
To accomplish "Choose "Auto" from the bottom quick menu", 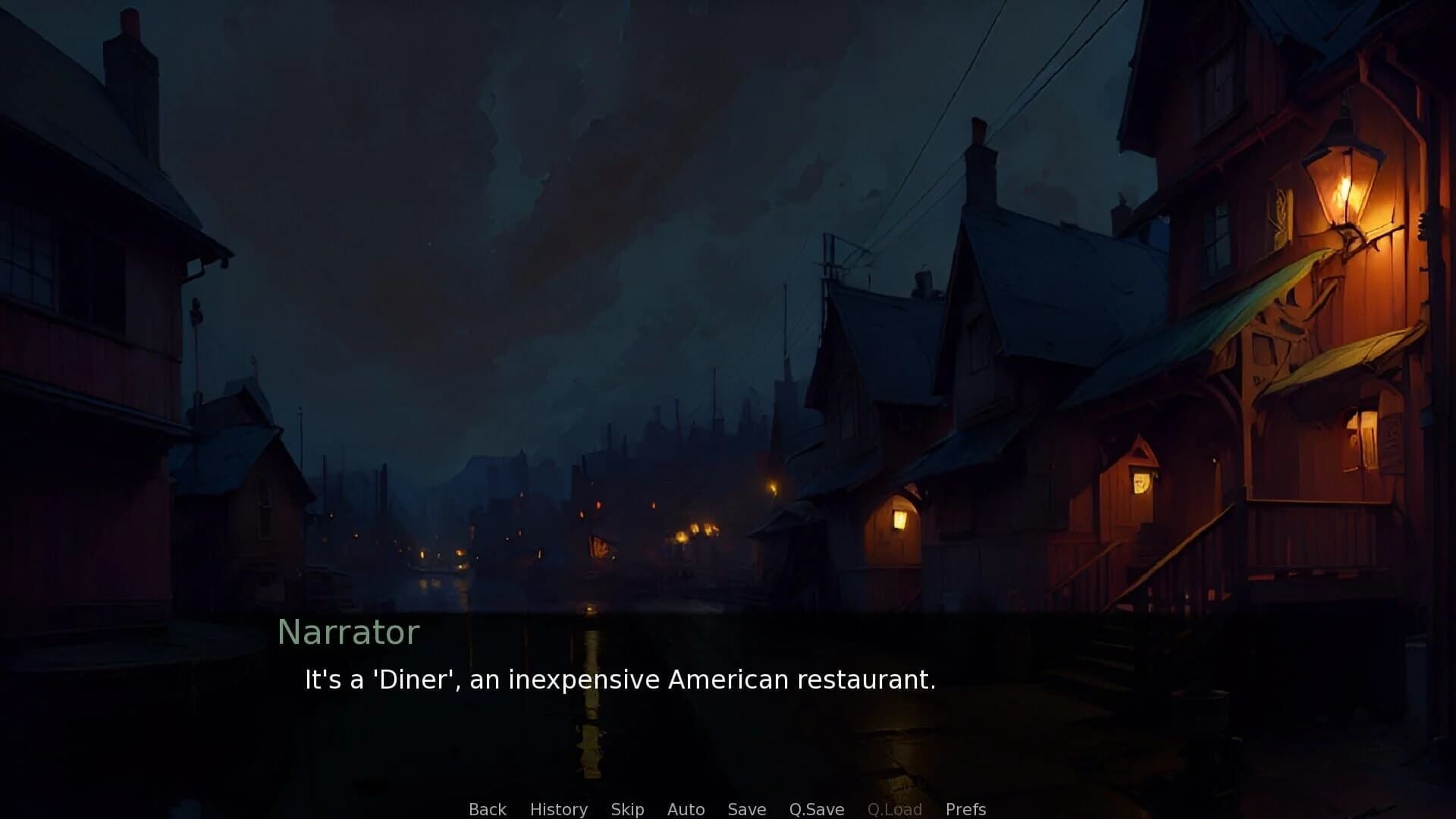I will pyautogui.click(x=685, y=808).
